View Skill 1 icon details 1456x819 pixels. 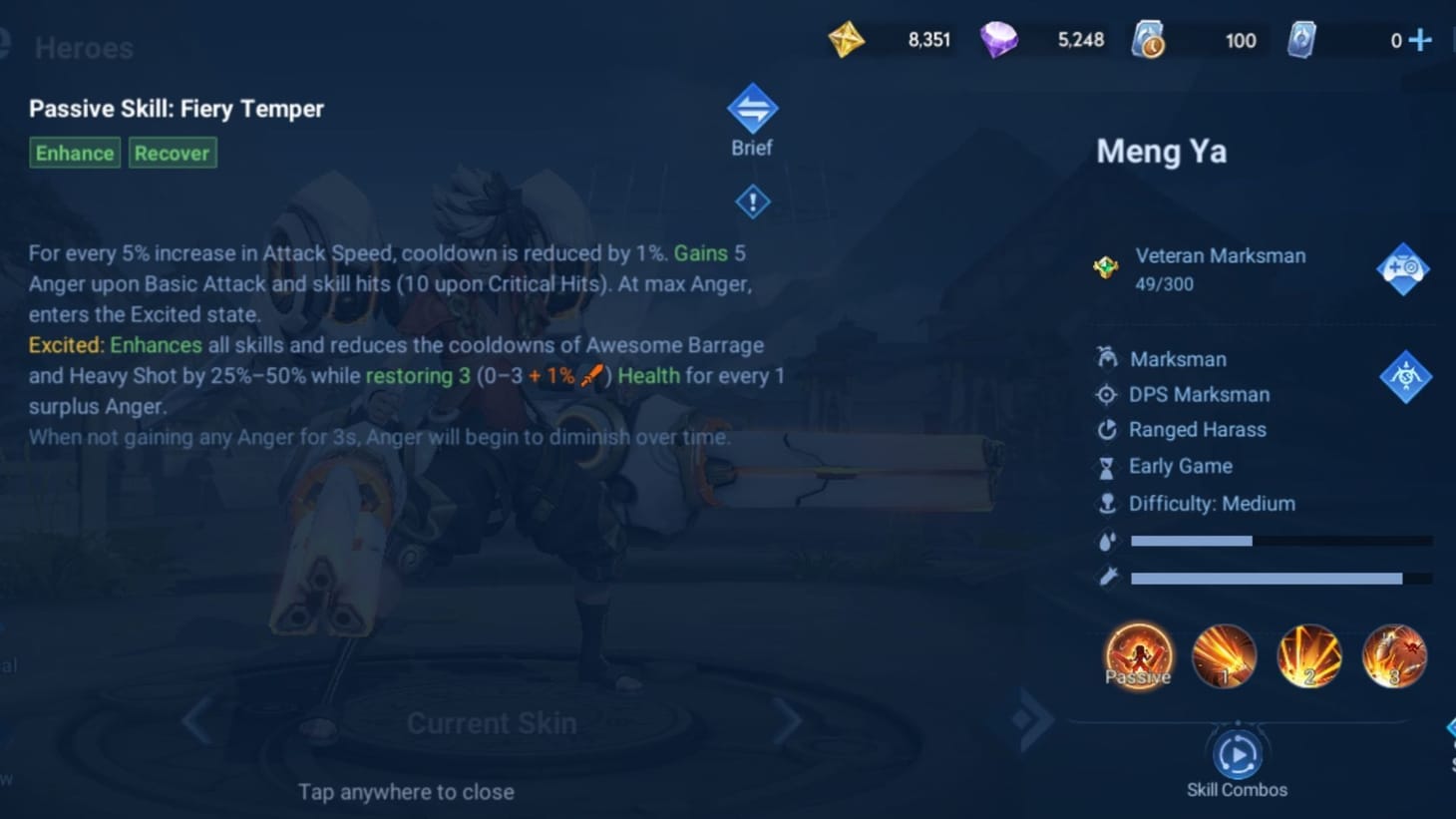(x=1224, y=656)
